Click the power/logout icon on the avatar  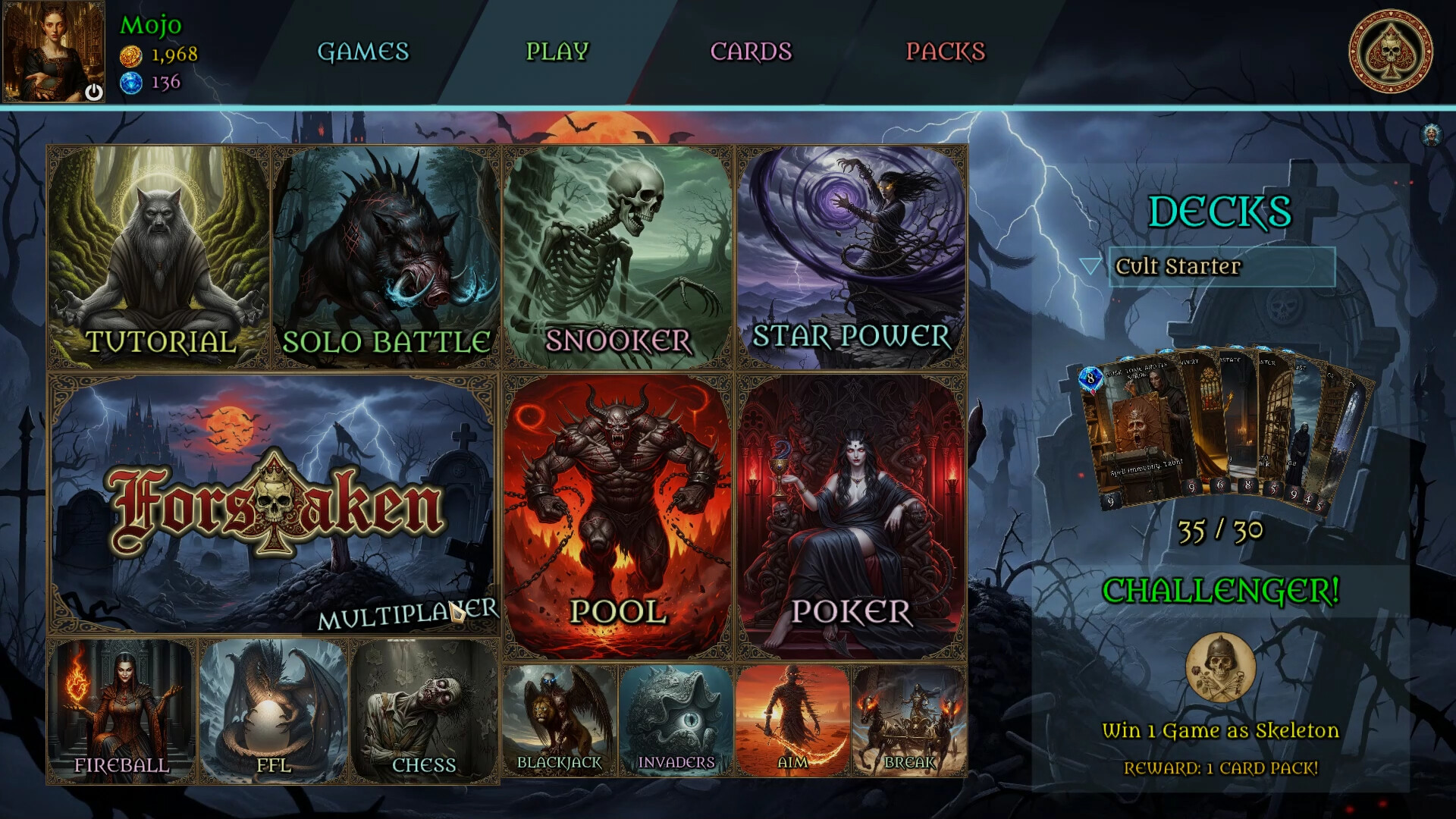tap(92, 89)
